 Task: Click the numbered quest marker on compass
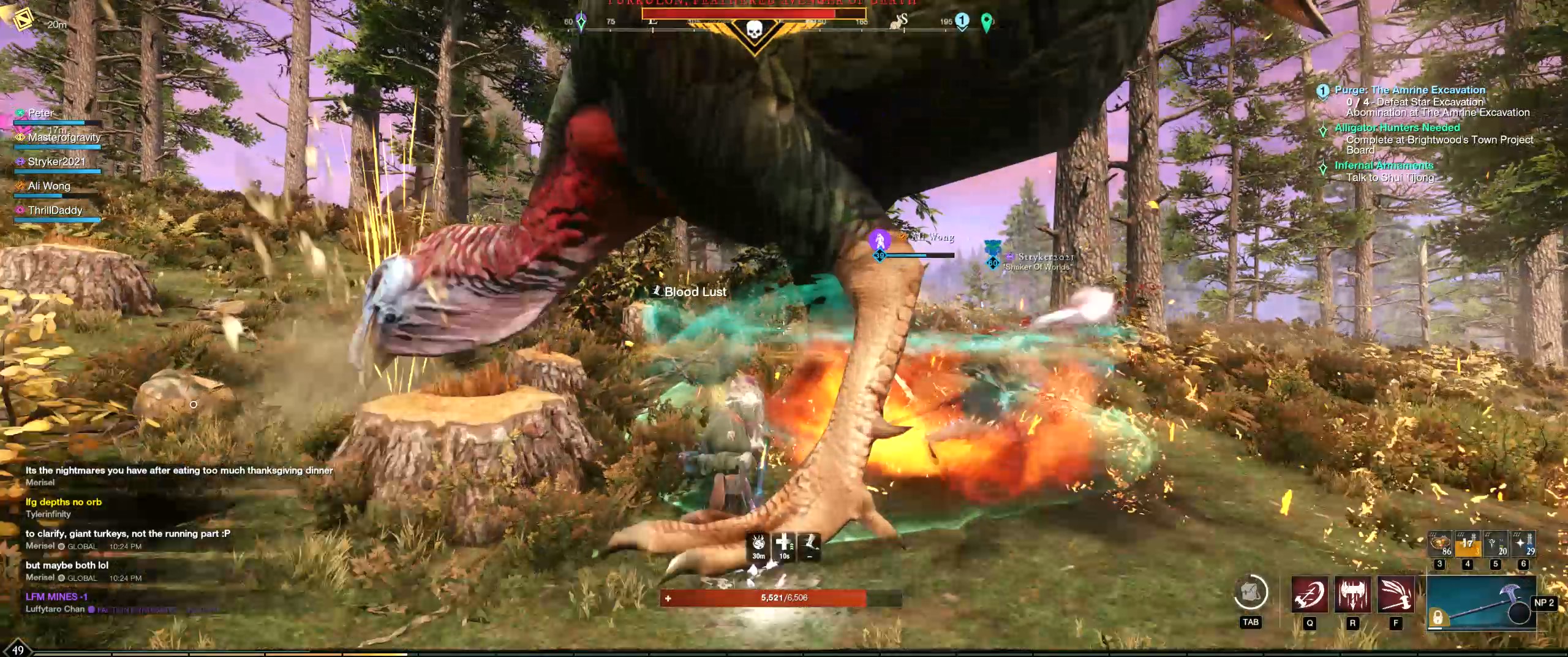[x=962, y=21]
